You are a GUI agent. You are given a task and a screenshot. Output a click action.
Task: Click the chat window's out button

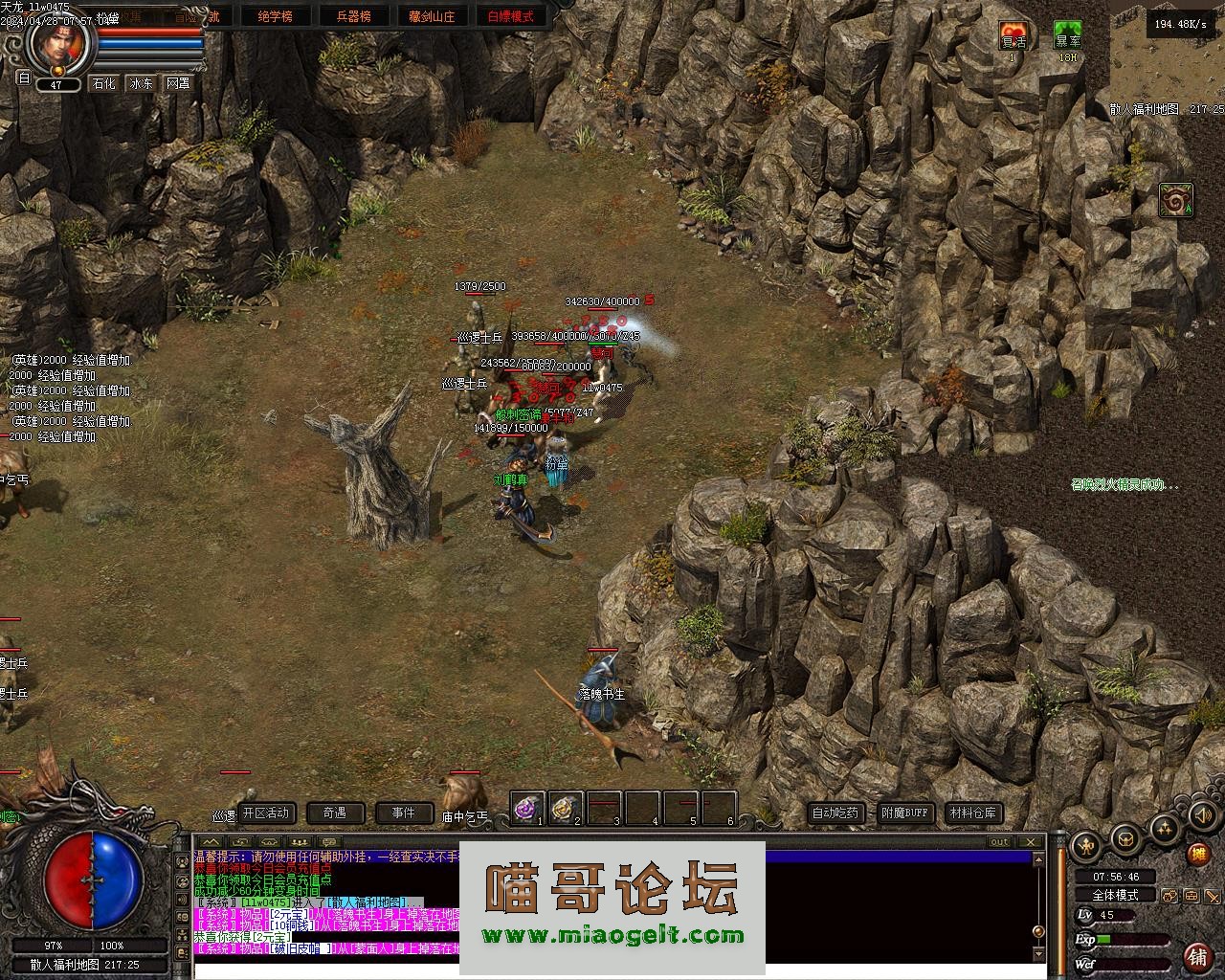999,842
